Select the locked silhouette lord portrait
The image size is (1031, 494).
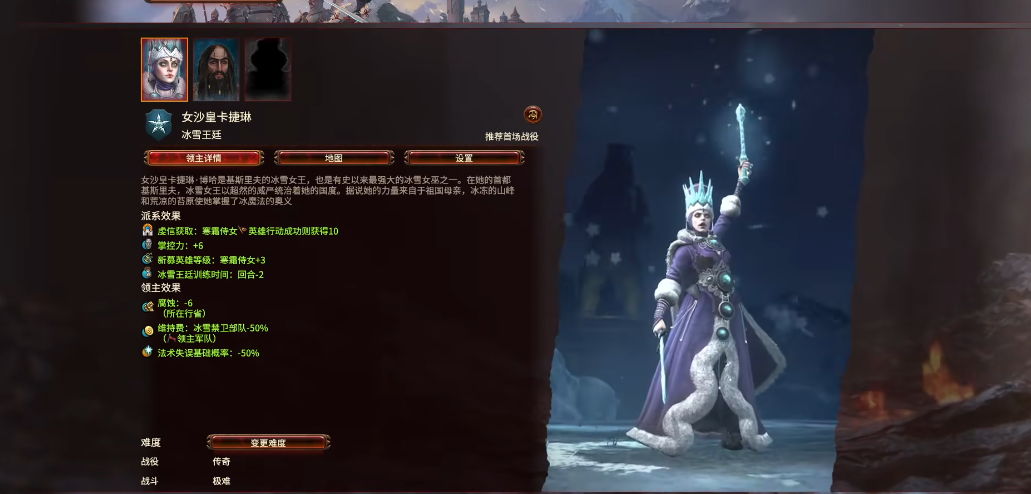coord(267,69)
